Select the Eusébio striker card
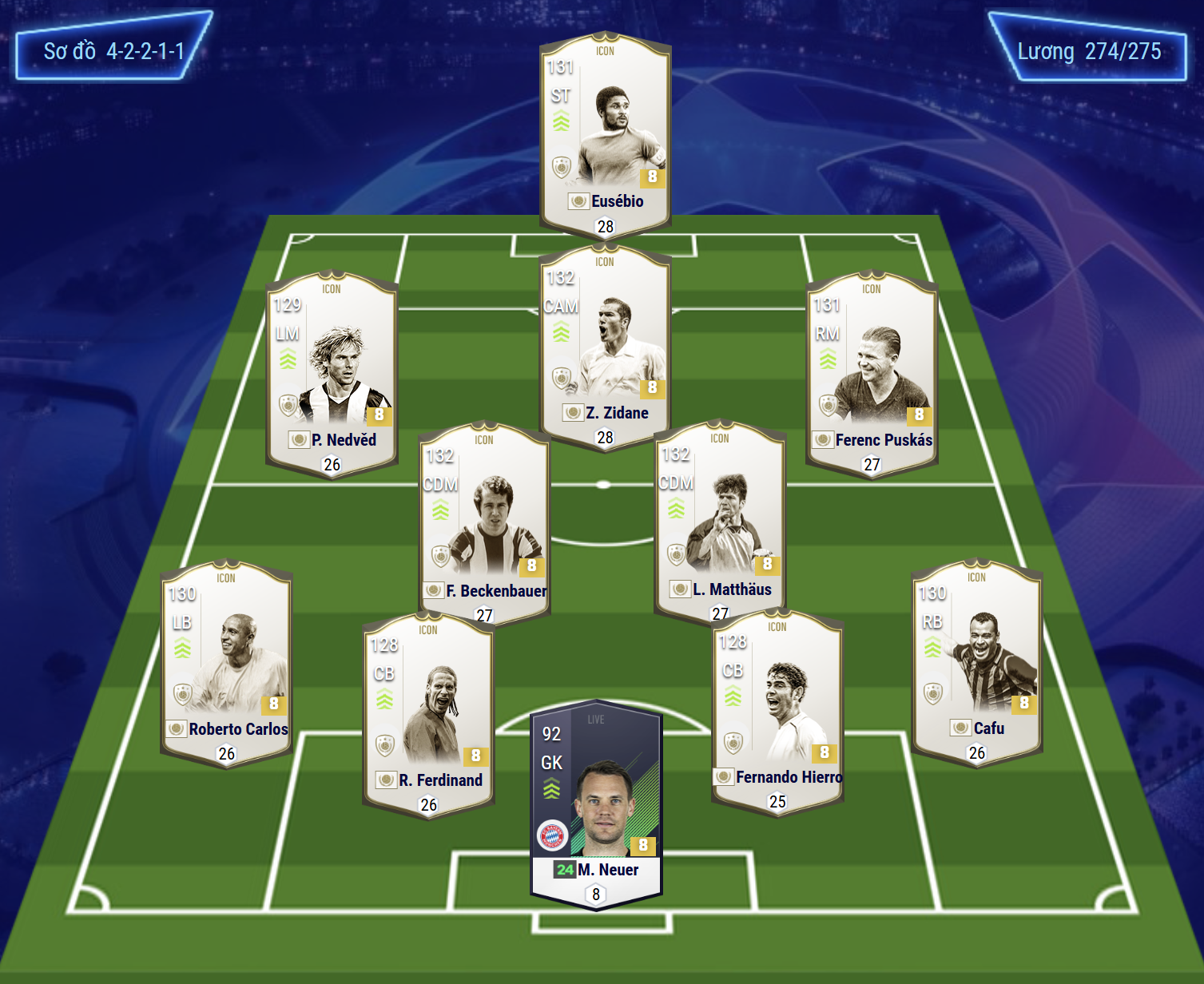1204x984 pixels. (x=605, y=134)
